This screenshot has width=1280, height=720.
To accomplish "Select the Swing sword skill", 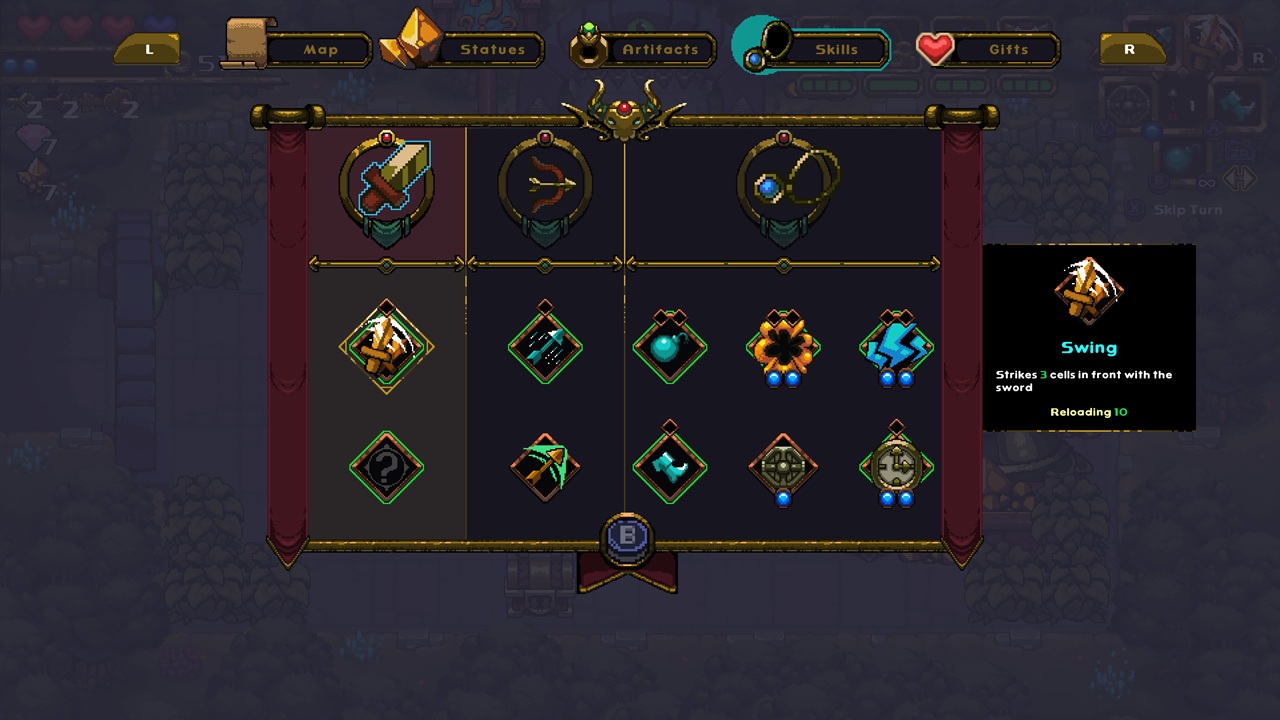I will [x=386, y=348].
